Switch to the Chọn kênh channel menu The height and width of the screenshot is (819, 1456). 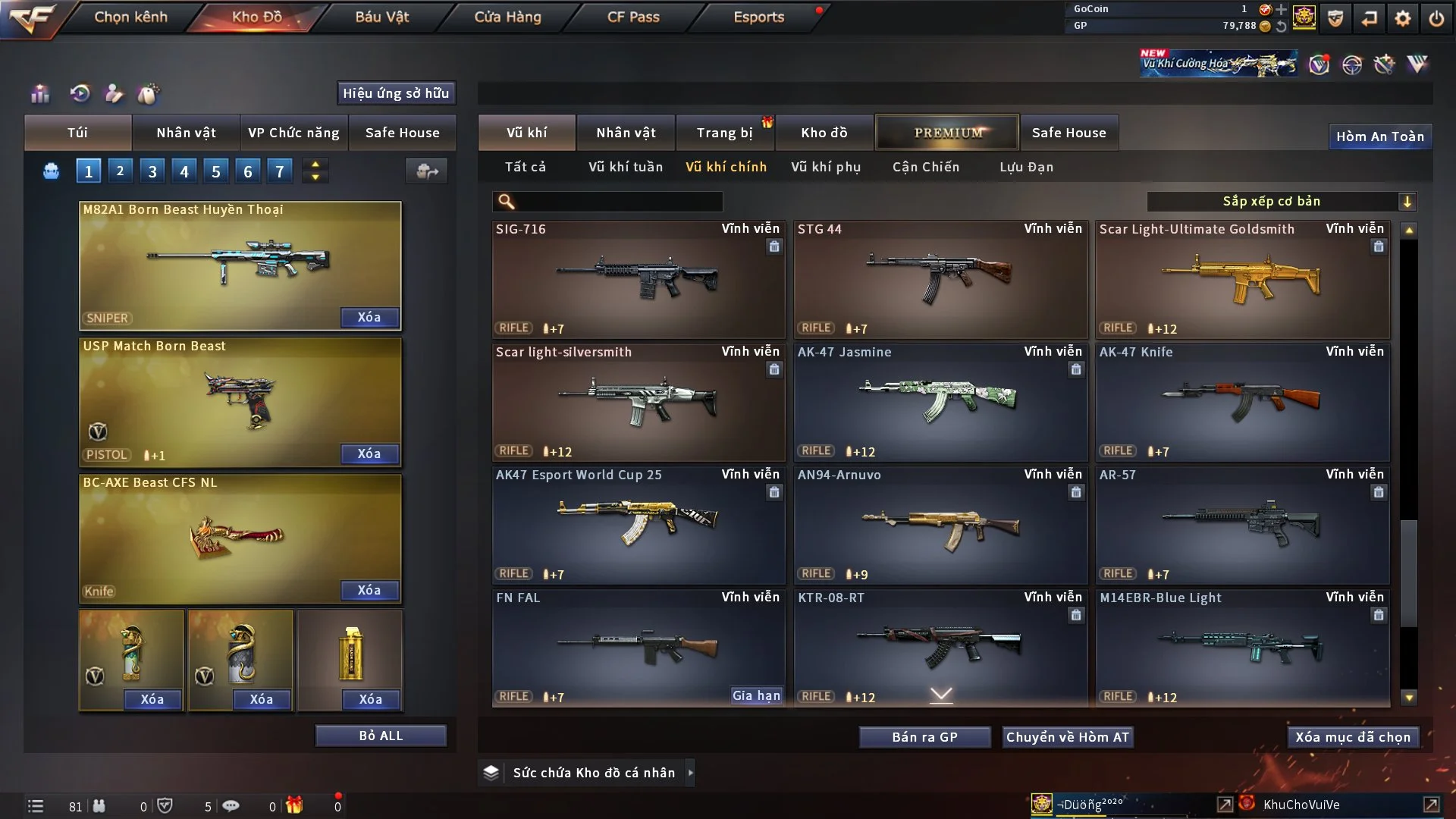pos(130,17)
